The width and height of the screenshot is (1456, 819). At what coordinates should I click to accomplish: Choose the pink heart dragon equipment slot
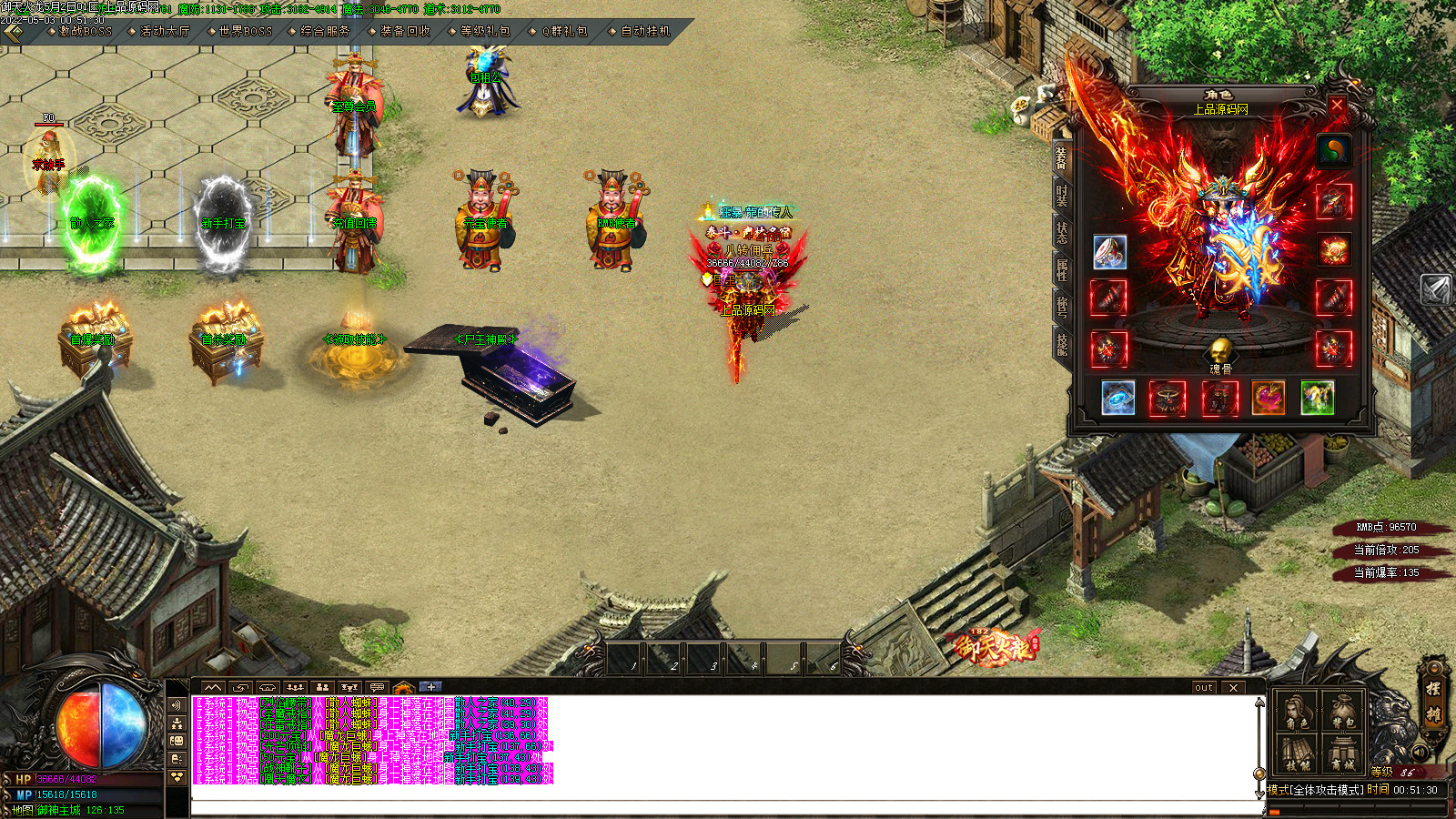click(x=1268, y=398)
